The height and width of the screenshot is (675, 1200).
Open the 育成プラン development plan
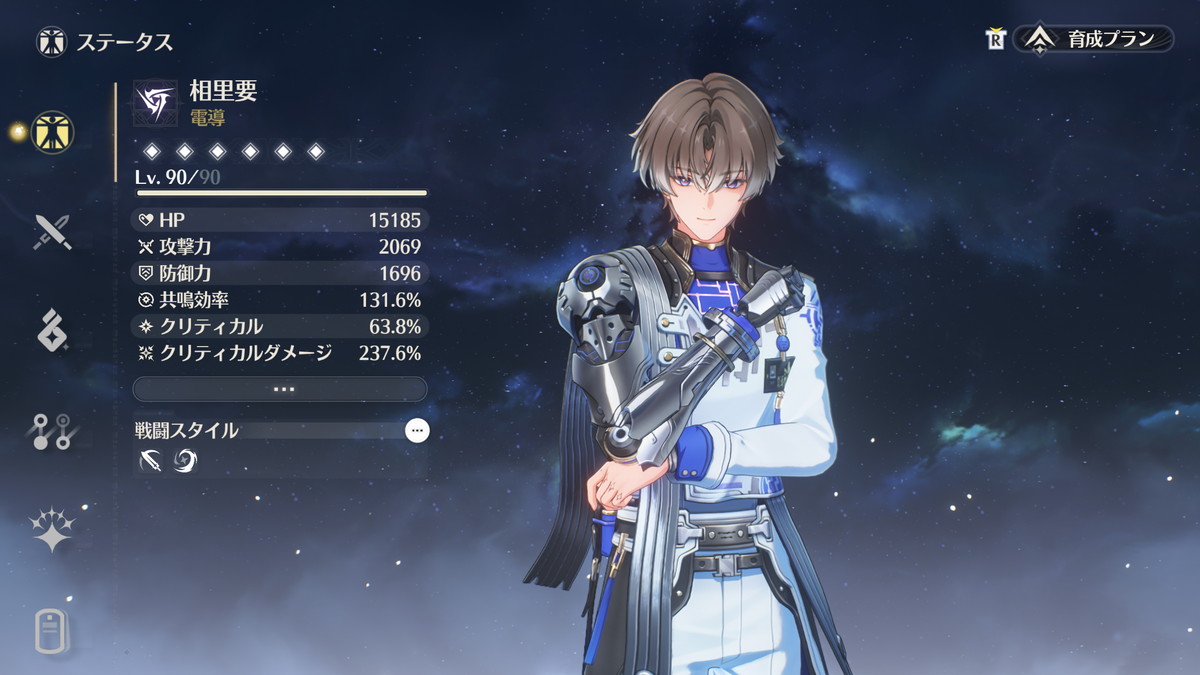[x=1095, y=39]
